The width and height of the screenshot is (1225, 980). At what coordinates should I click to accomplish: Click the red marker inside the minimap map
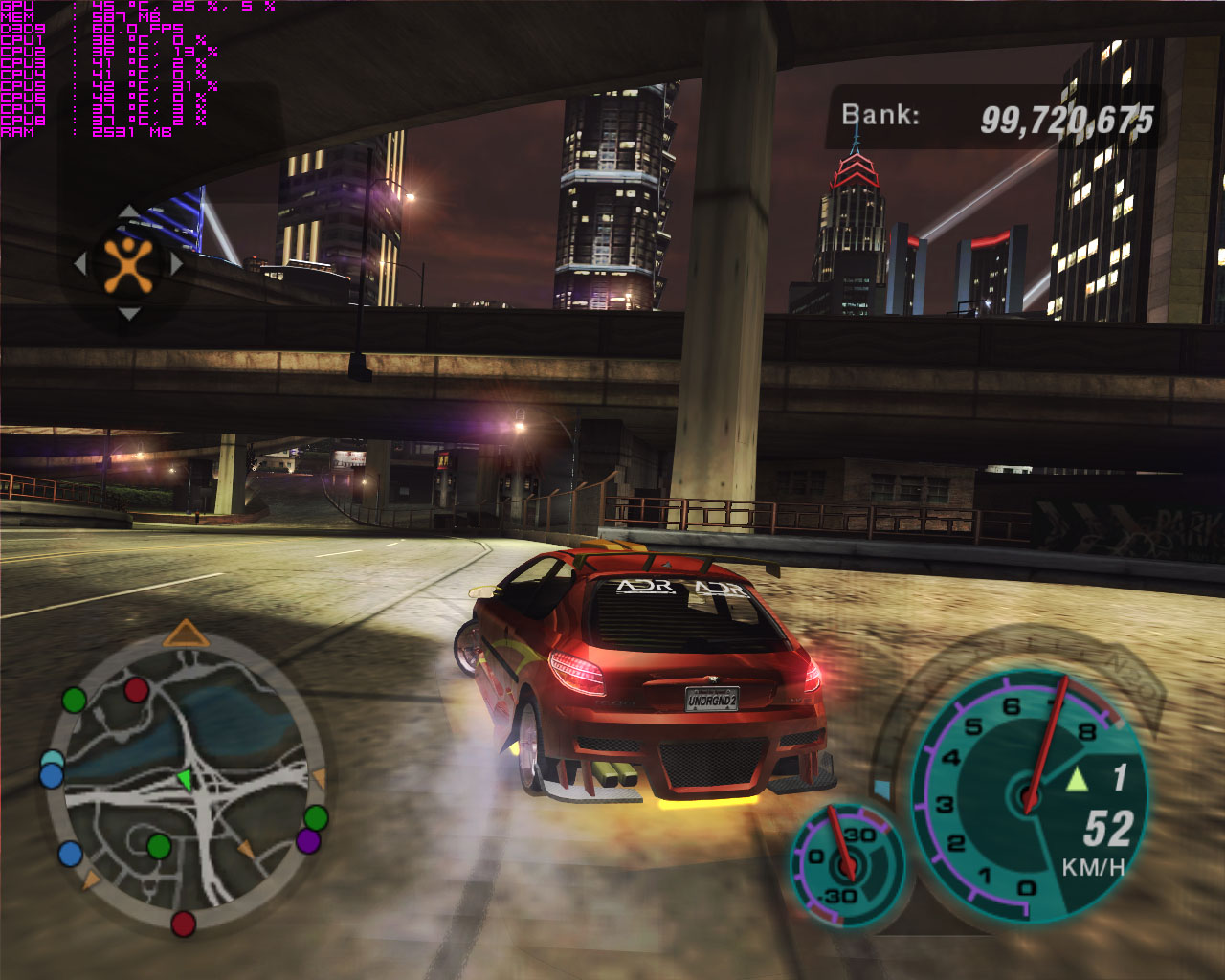137,689
